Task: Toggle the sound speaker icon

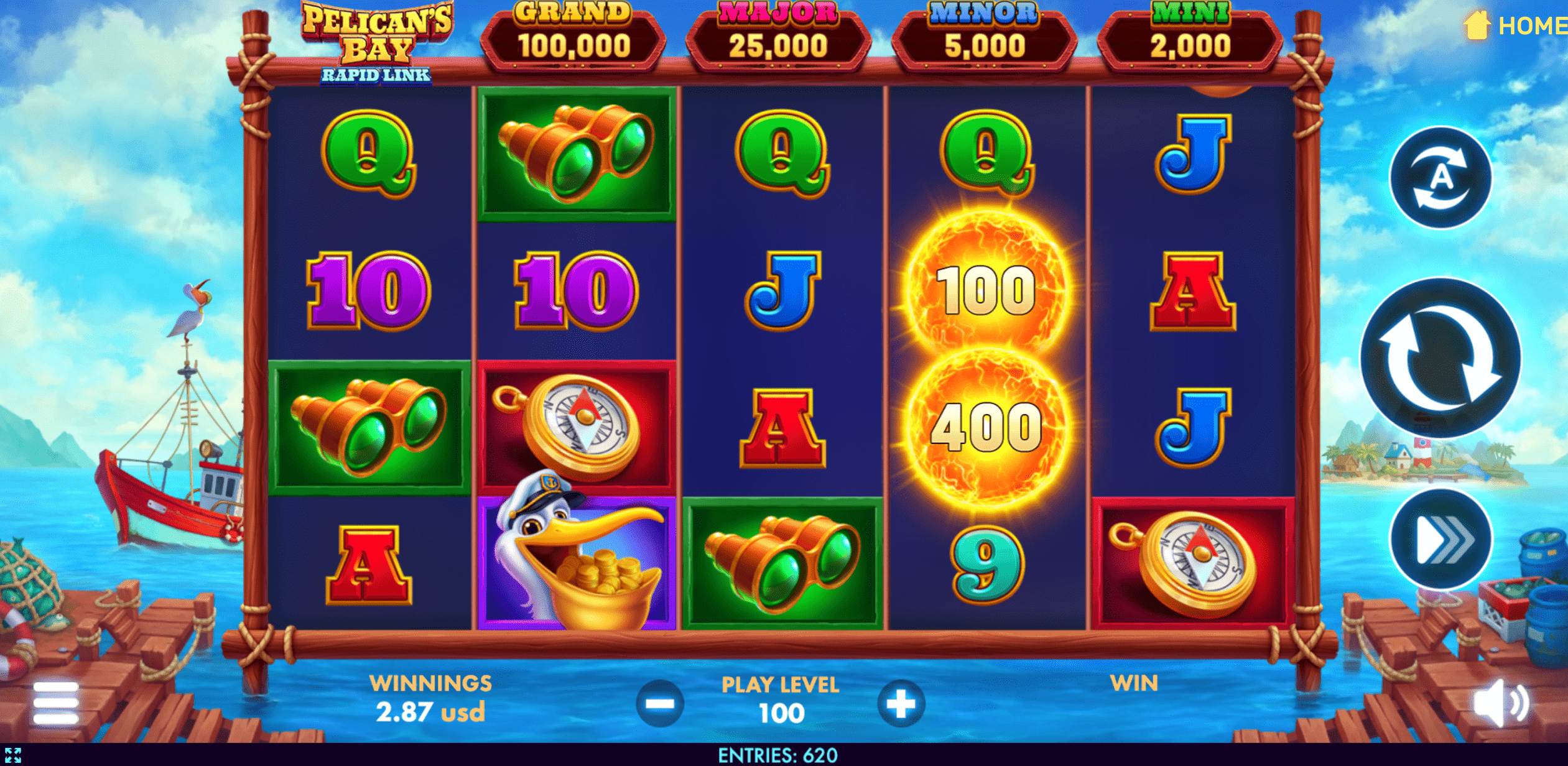Action: point(1500,703)
